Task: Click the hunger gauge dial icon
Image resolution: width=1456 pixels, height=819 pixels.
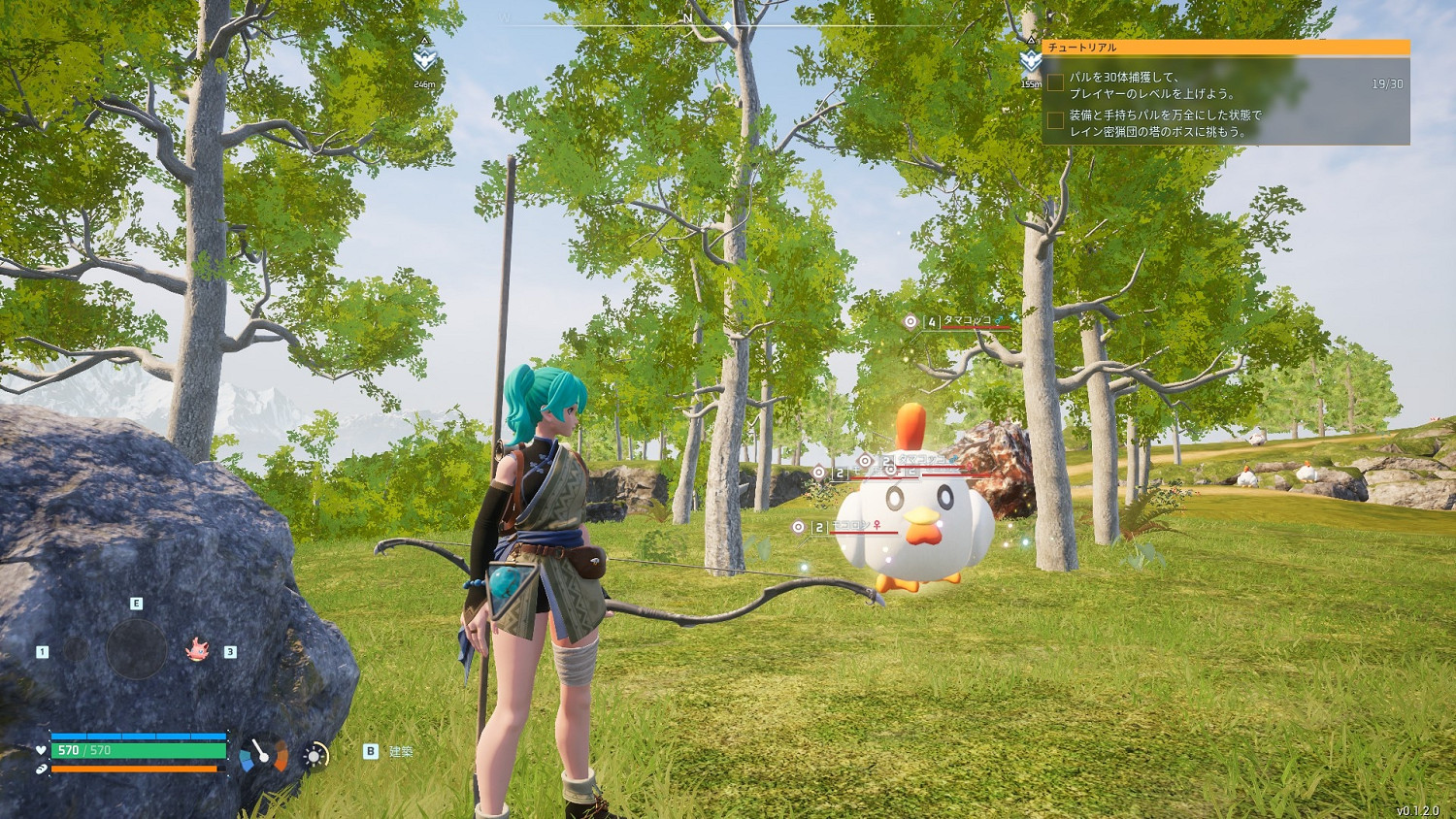Action: (x=263, y=755)
